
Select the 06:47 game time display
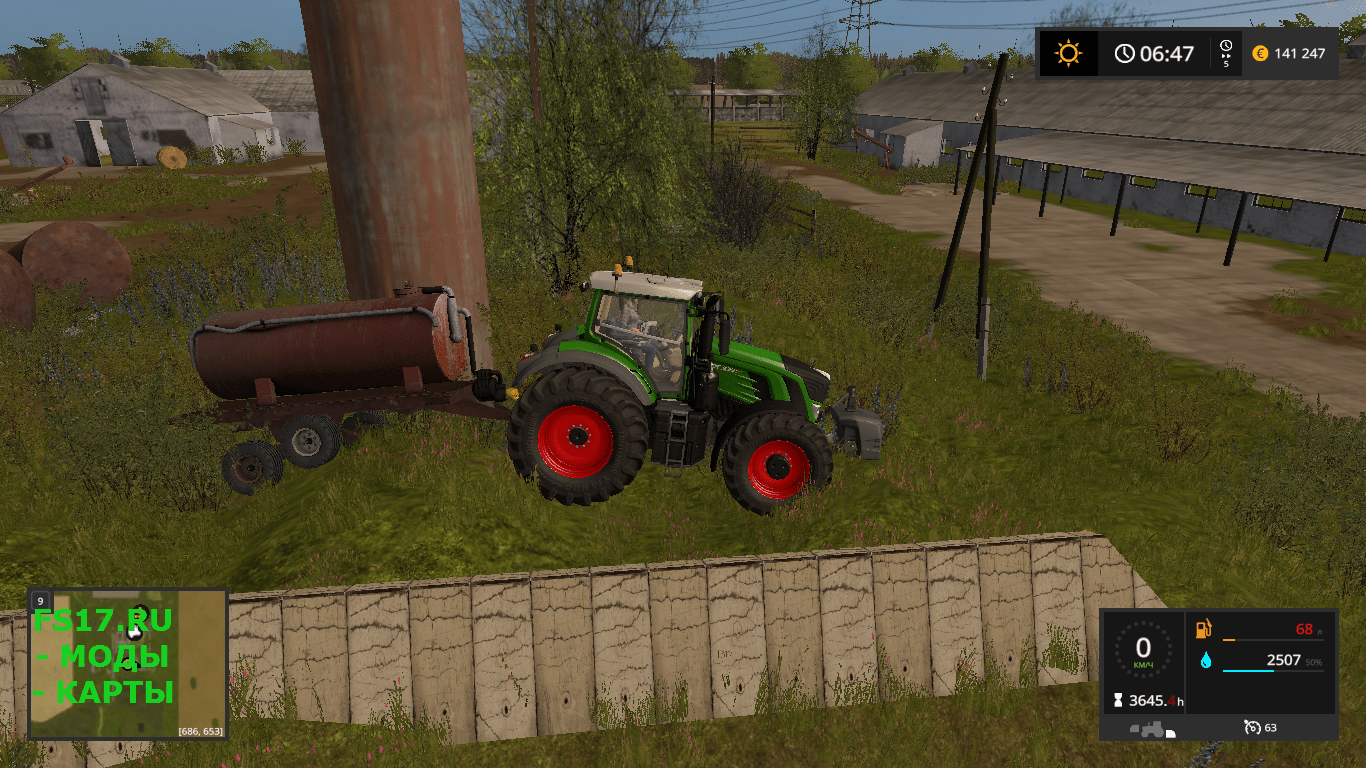tap(1167, 52)
